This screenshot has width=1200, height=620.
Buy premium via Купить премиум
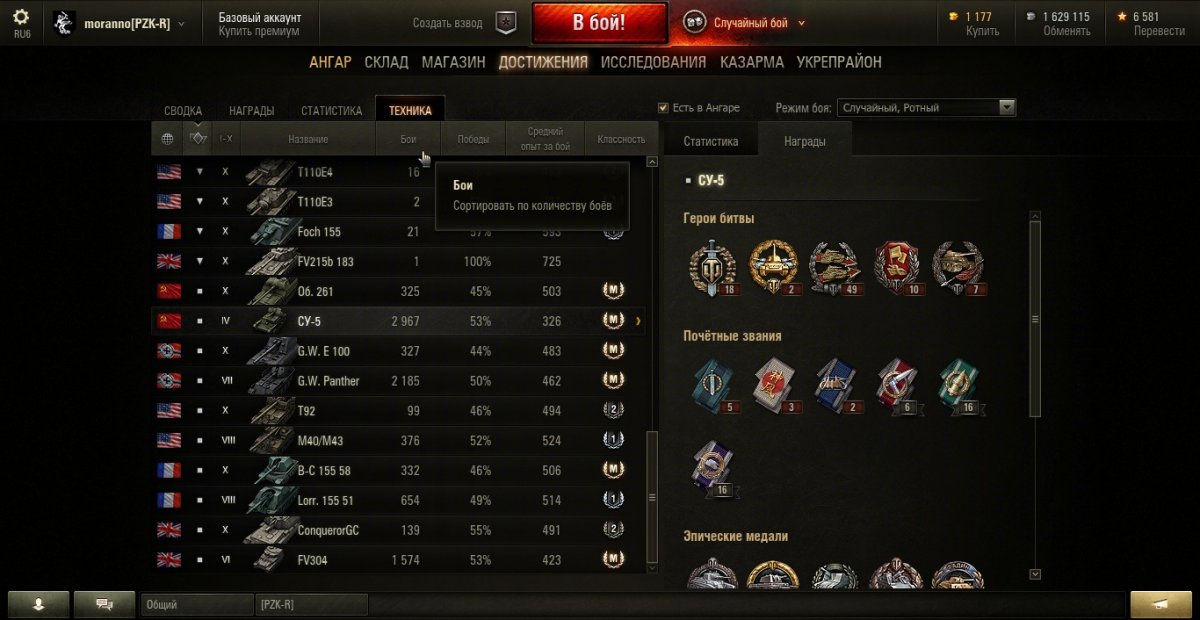tap(258, 32)
